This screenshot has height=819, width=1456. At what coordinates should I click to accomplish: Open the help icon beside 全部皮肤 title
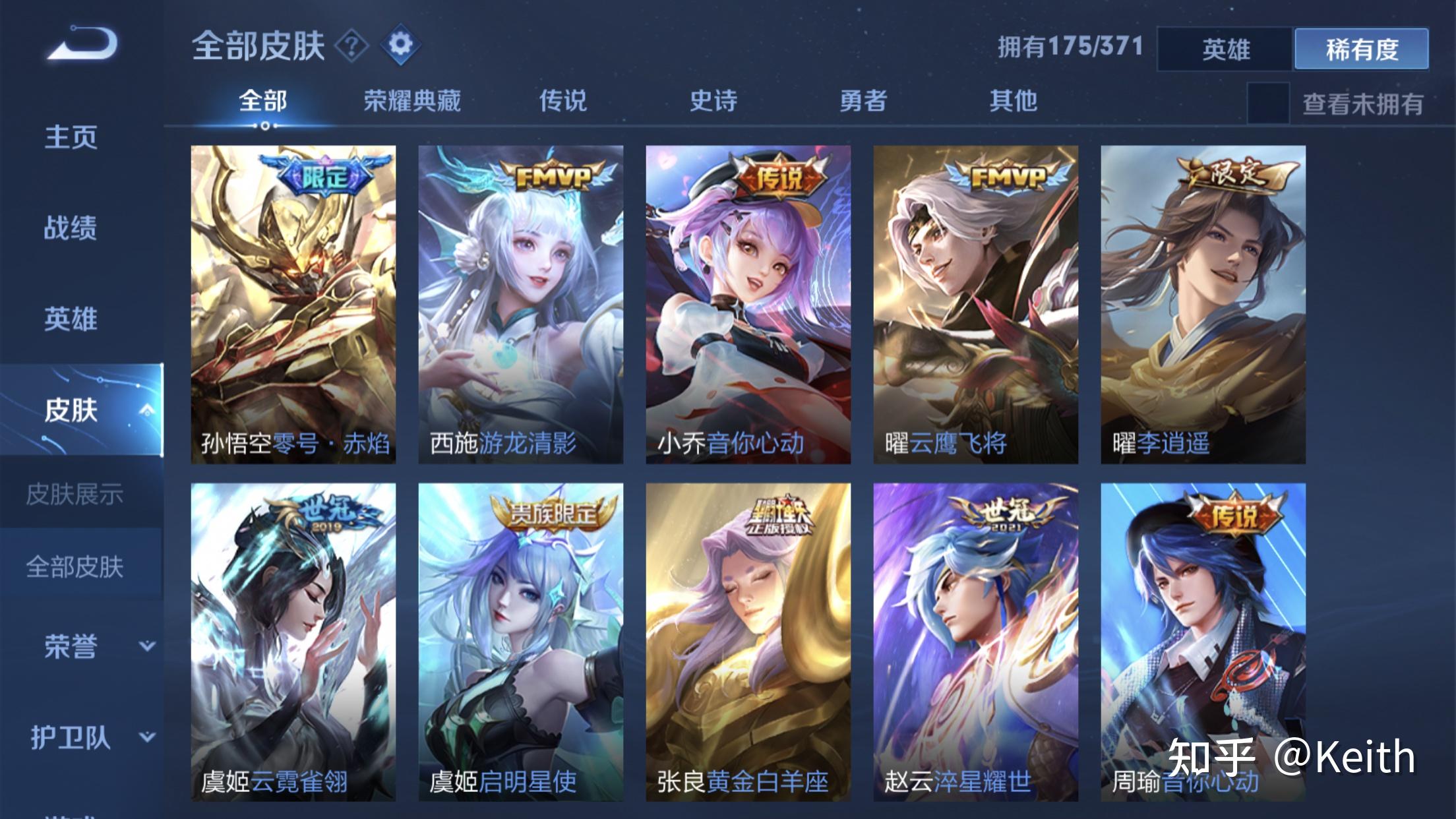pos(351,45)
